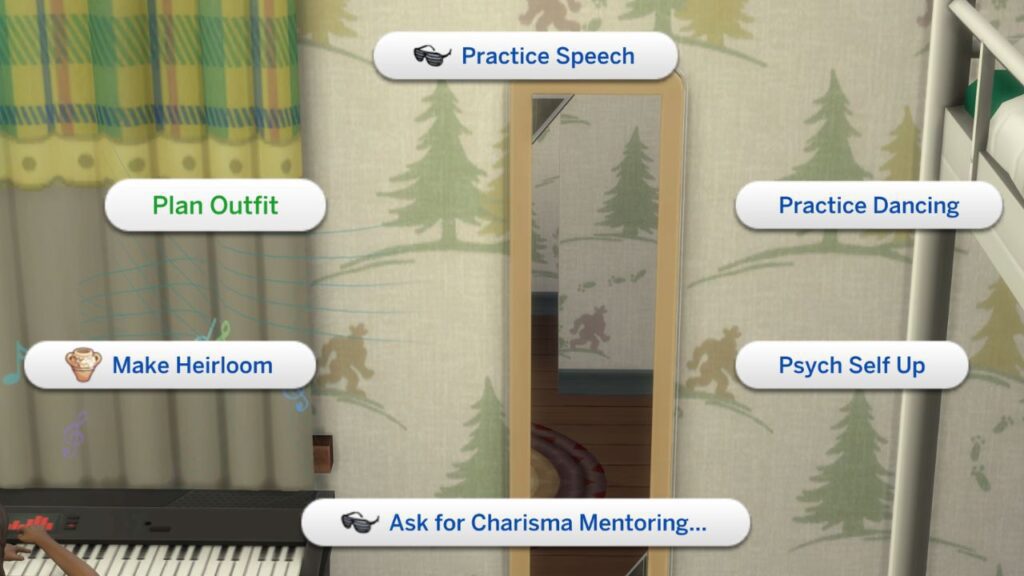
Task: Open Ask for Charisma Mentoring submenu
Action: (526, 522)
